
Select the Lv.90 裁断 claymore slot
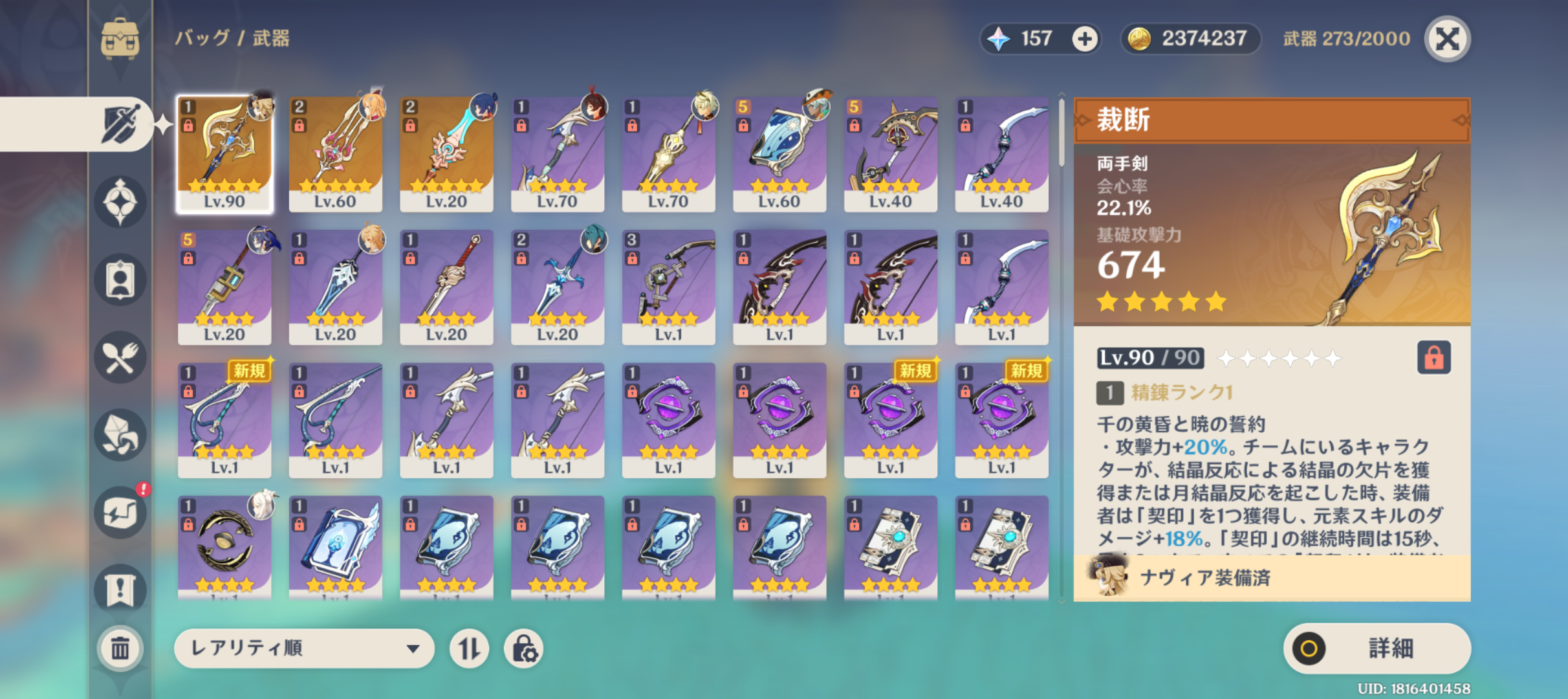coord(224,154)
